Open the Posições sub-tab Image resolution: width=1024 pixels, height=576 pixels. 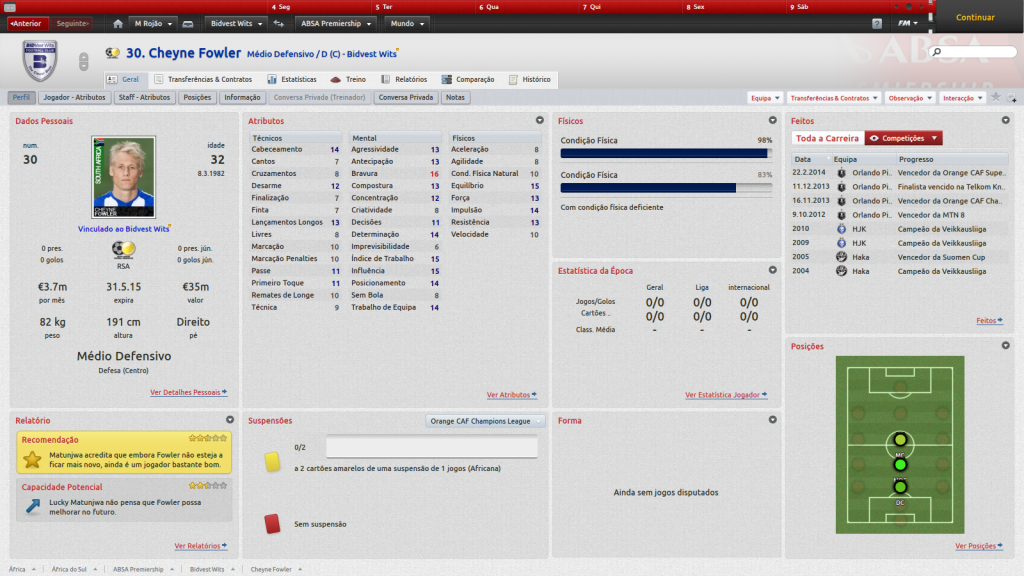click(197, 98)
